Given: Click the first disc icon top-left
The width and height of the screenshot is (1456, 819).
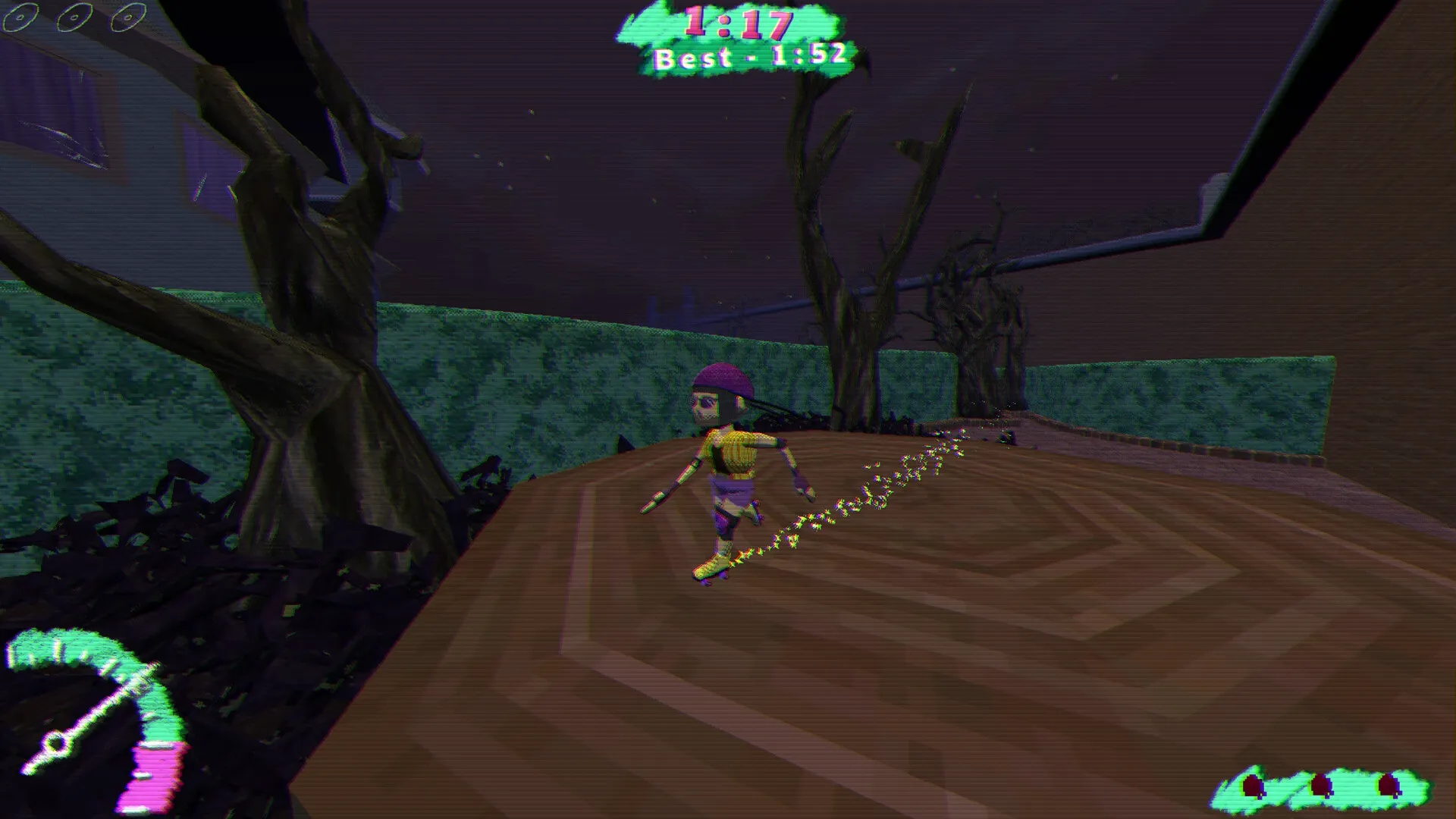Looking at the screenshot, I should pyautogui.click(x=20, y=17).
